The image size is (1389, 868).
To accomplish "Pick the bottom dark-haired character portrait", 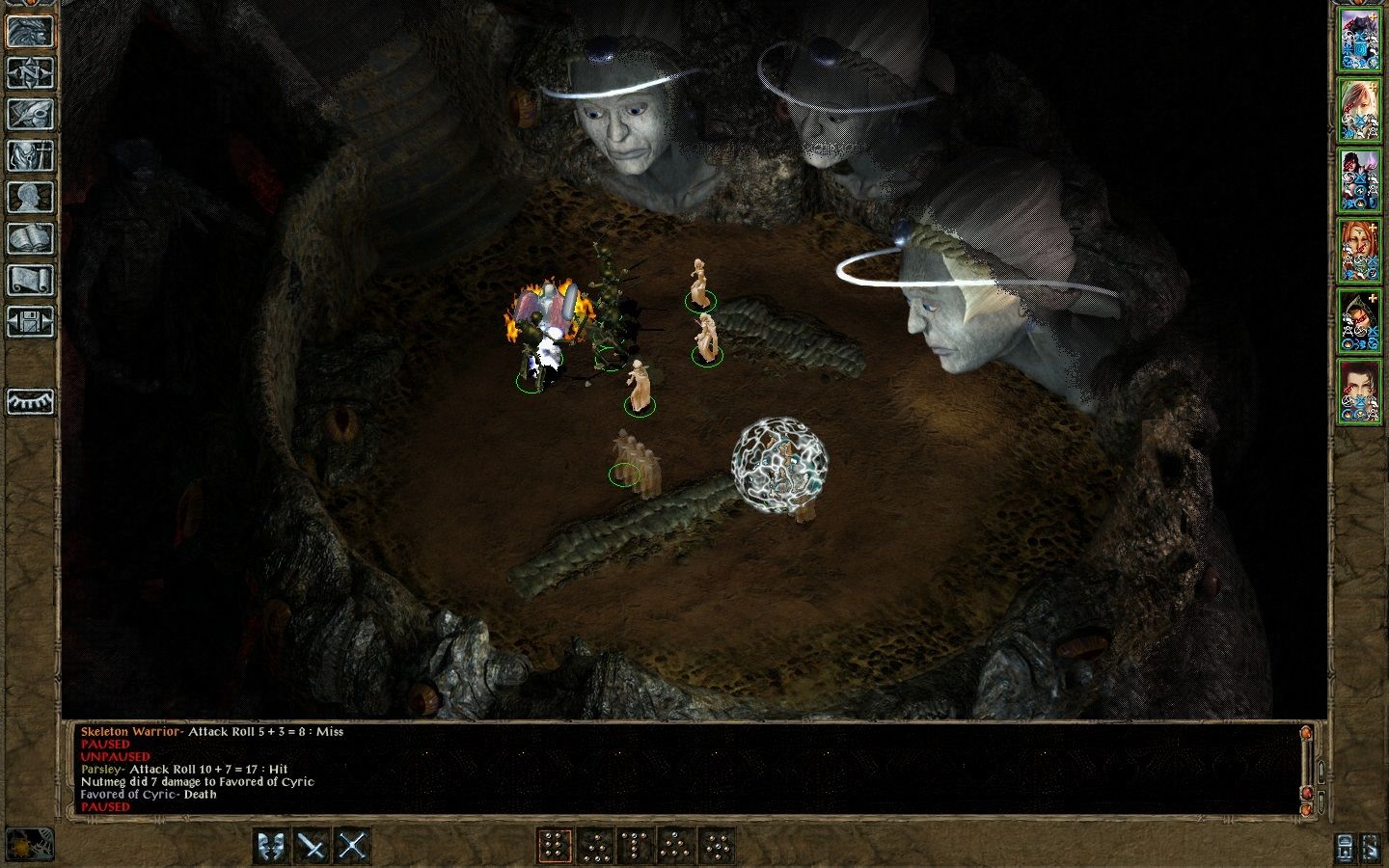I will (x=1360, y=390).
